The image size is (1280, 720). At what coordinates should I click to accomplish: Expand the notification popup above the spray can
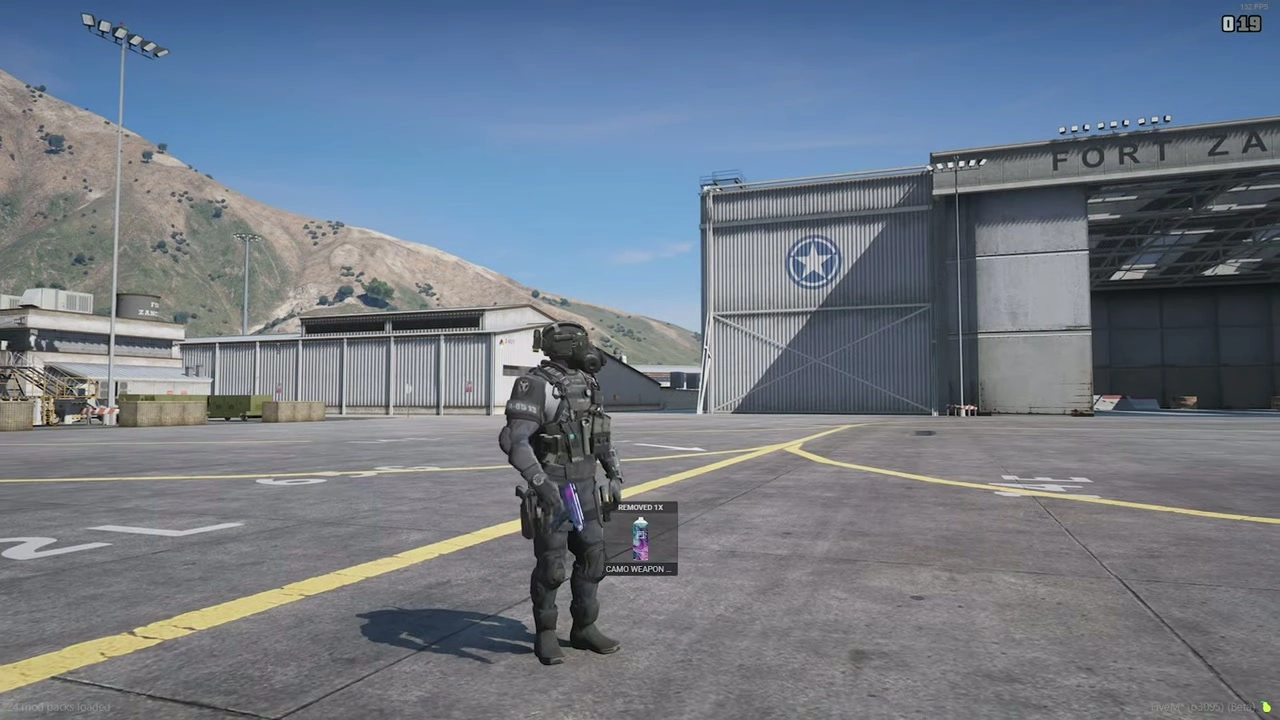[x=641, y=507]
